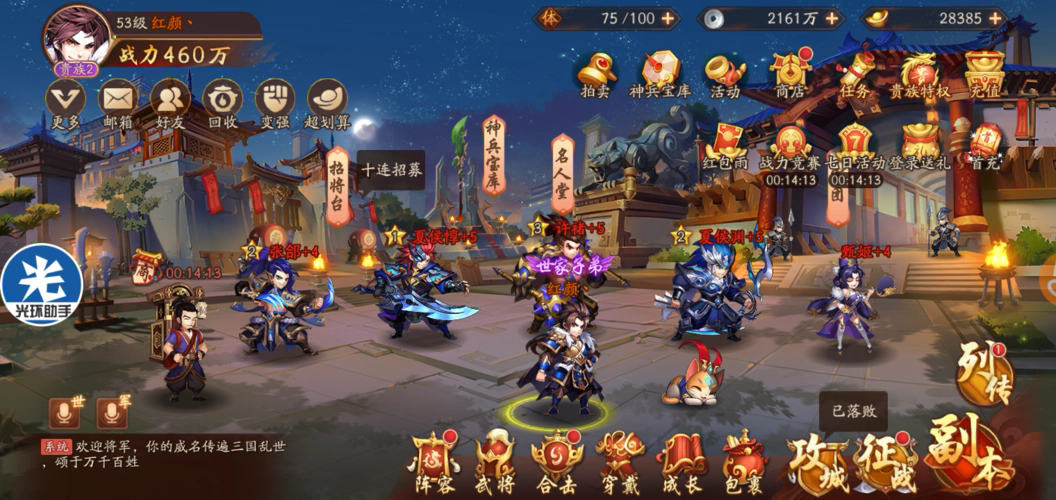
Task: Show the 活动 events panel
Action: 725,73
